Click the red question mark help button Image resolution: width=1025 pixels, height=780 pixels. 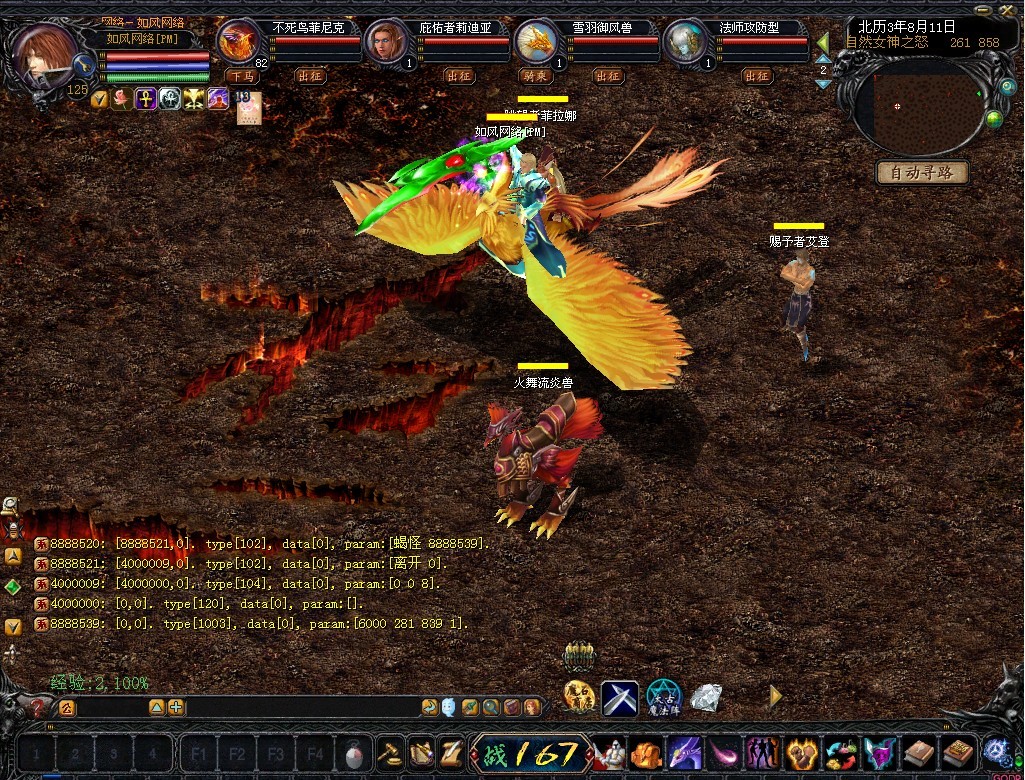pyautogui.click(x=38, y=708)
